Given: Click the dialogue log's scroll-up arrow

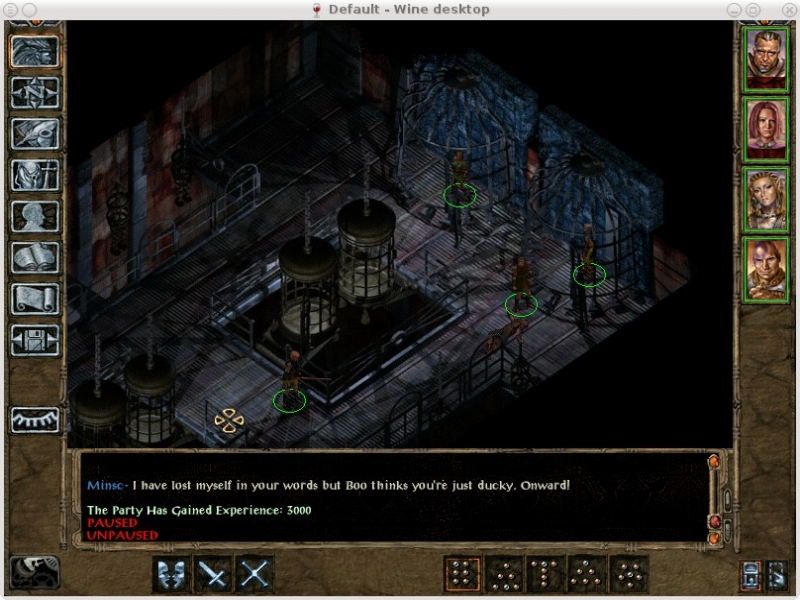Looking at the screenshot, I should coord(714,462).
